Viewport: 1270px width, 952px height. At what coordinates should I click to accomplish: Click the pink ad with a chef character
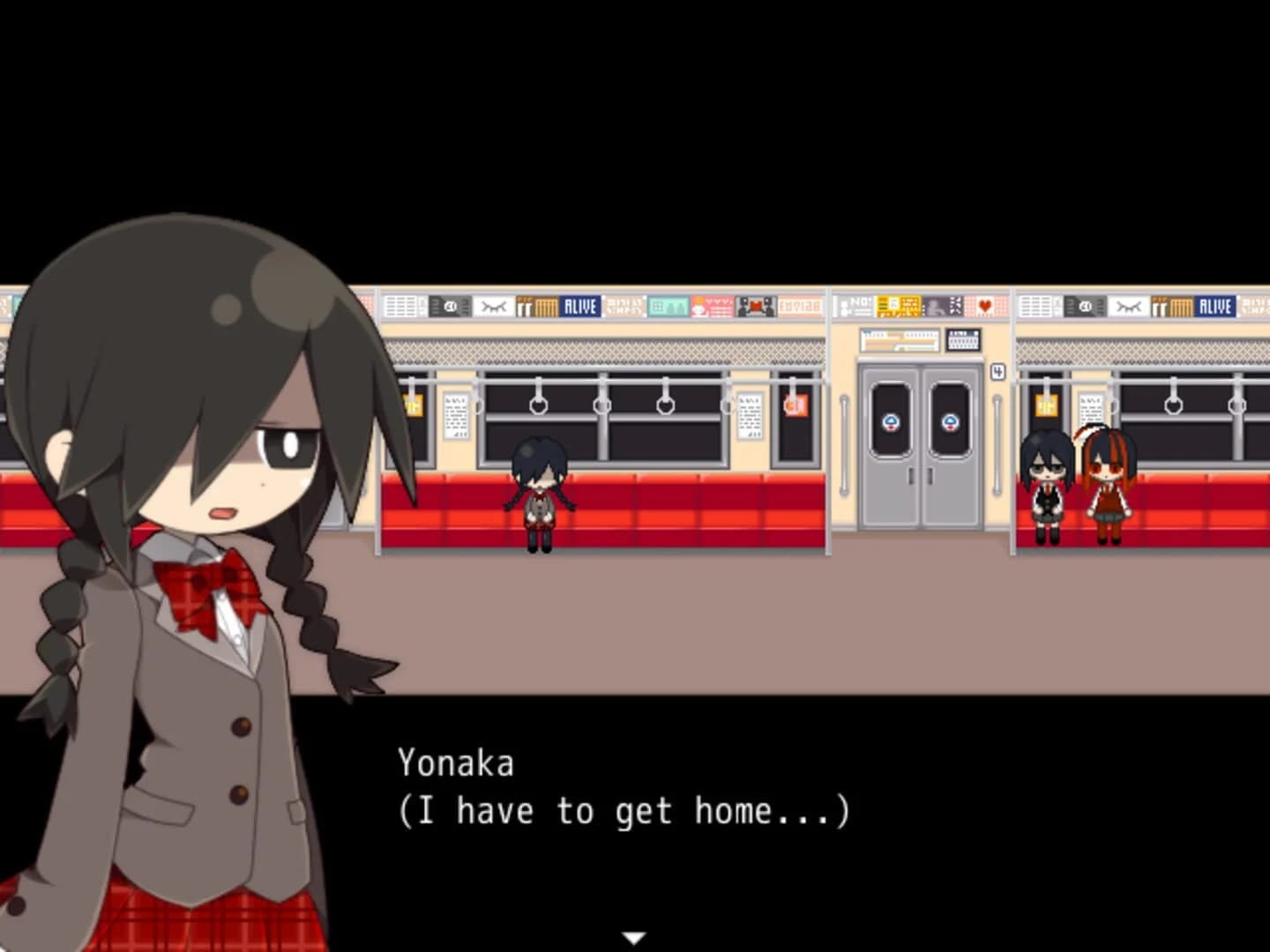[x=711, y=305]
